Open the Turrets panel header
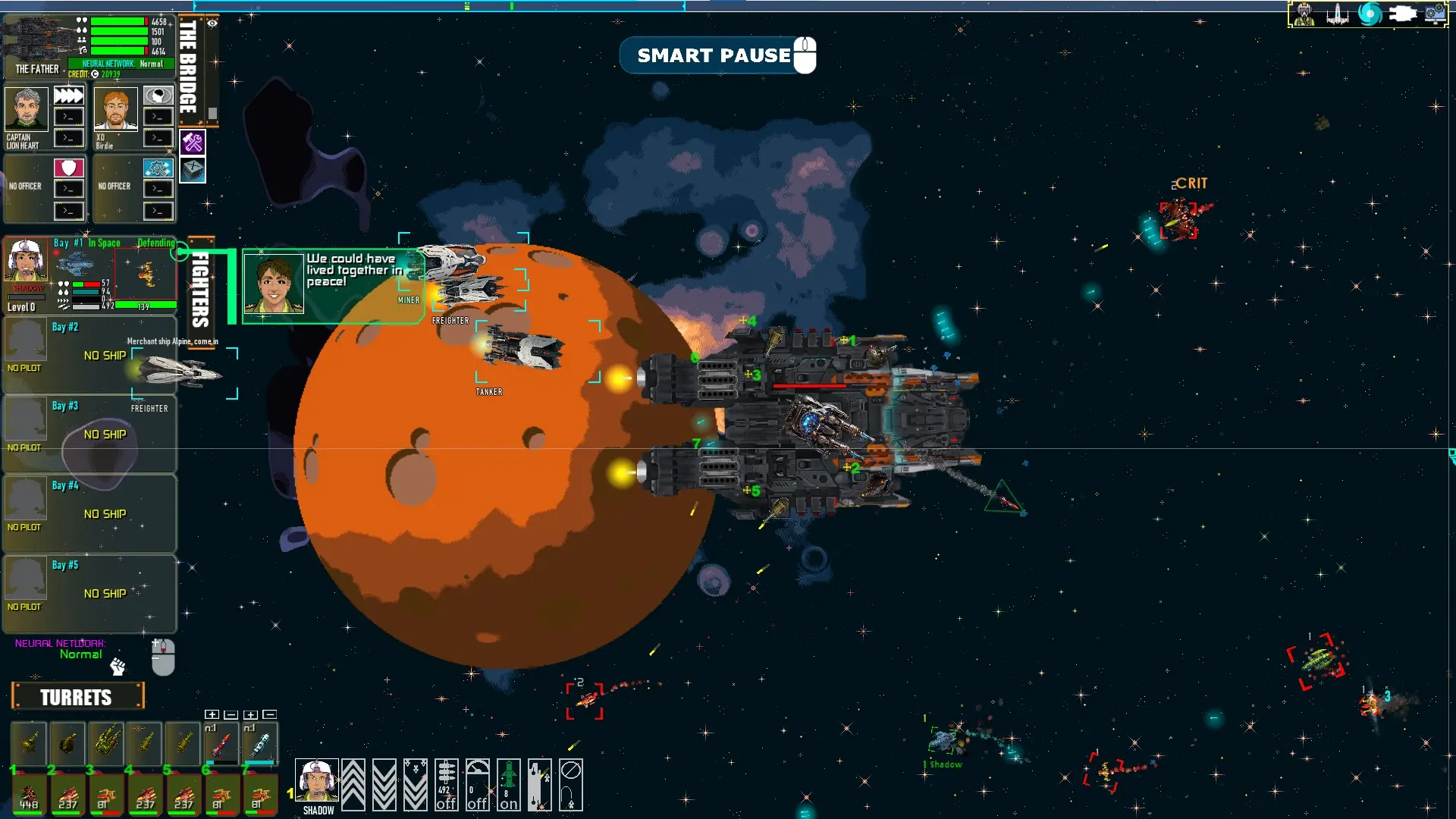Image resolution: width=1456 pixels, height=819 pixels. [77, 697]
